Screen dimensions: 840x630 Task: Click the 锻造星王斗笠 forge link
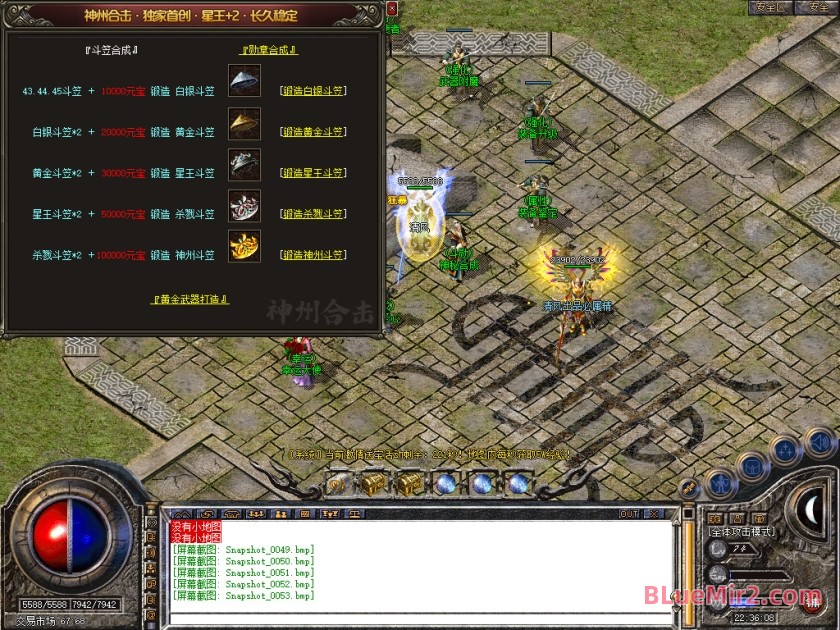[313, 173]
